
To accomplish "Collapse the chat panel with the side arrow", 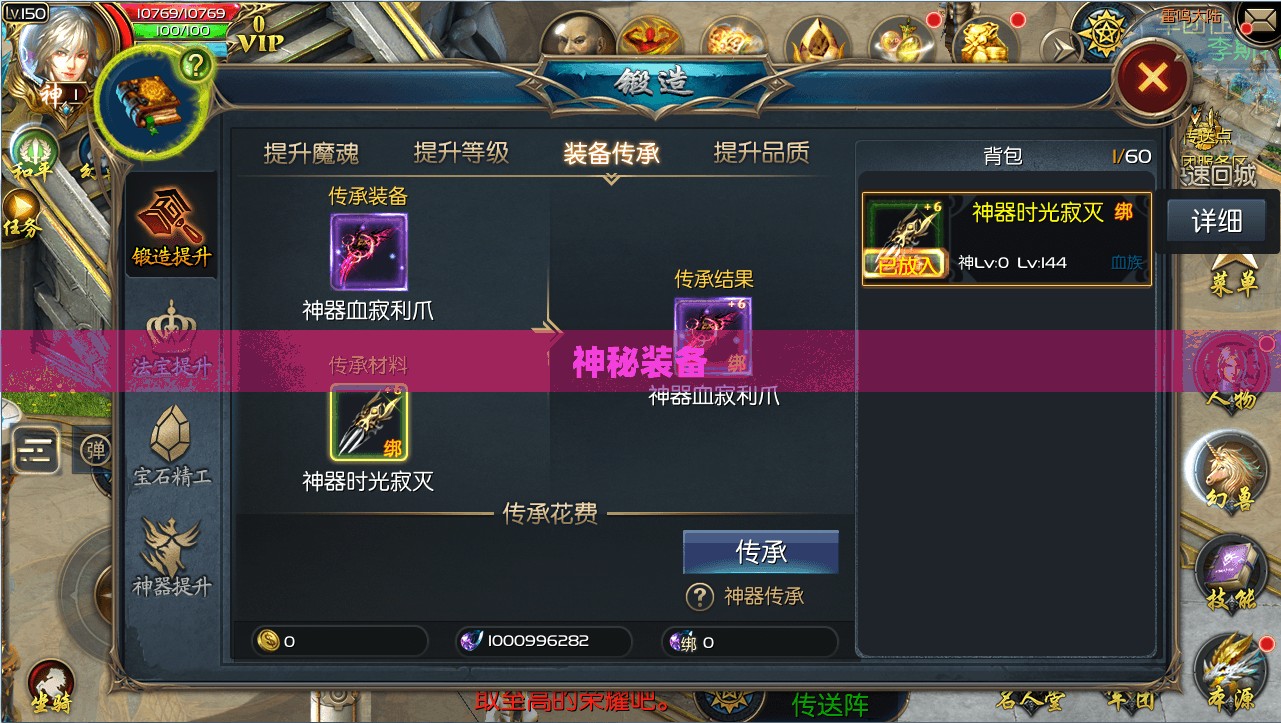I will coord(38,450).
